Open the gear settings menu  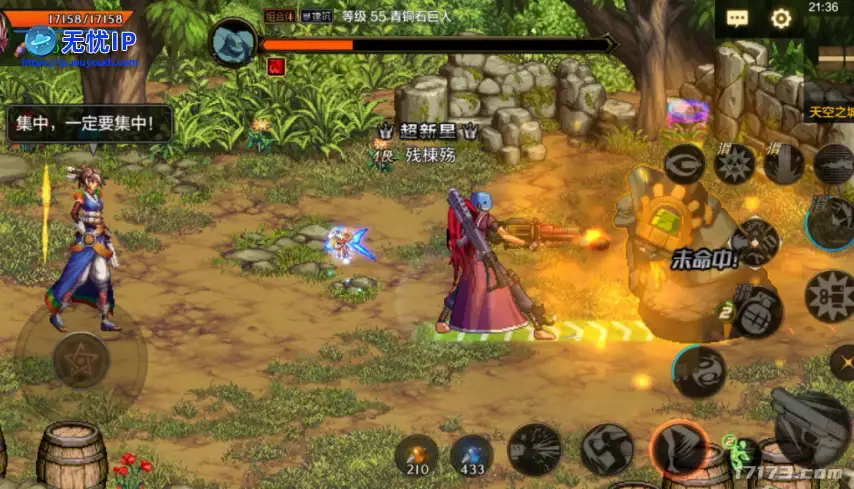click(x=781, y=18)
